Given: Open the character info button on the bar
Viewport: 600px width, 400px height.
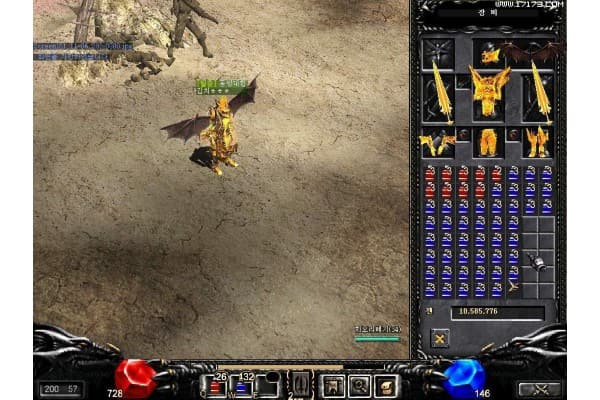Looking at the screenshot, I should (331, 385).
